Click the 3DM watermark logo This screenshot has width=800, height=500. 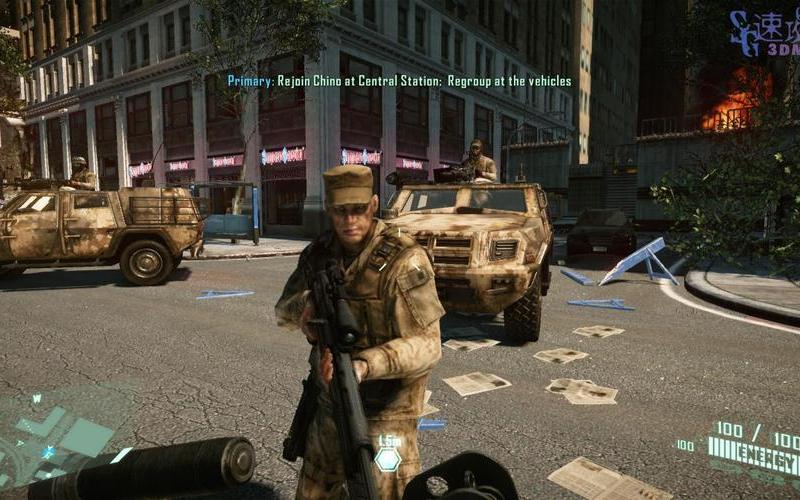[x=763, y=31]
